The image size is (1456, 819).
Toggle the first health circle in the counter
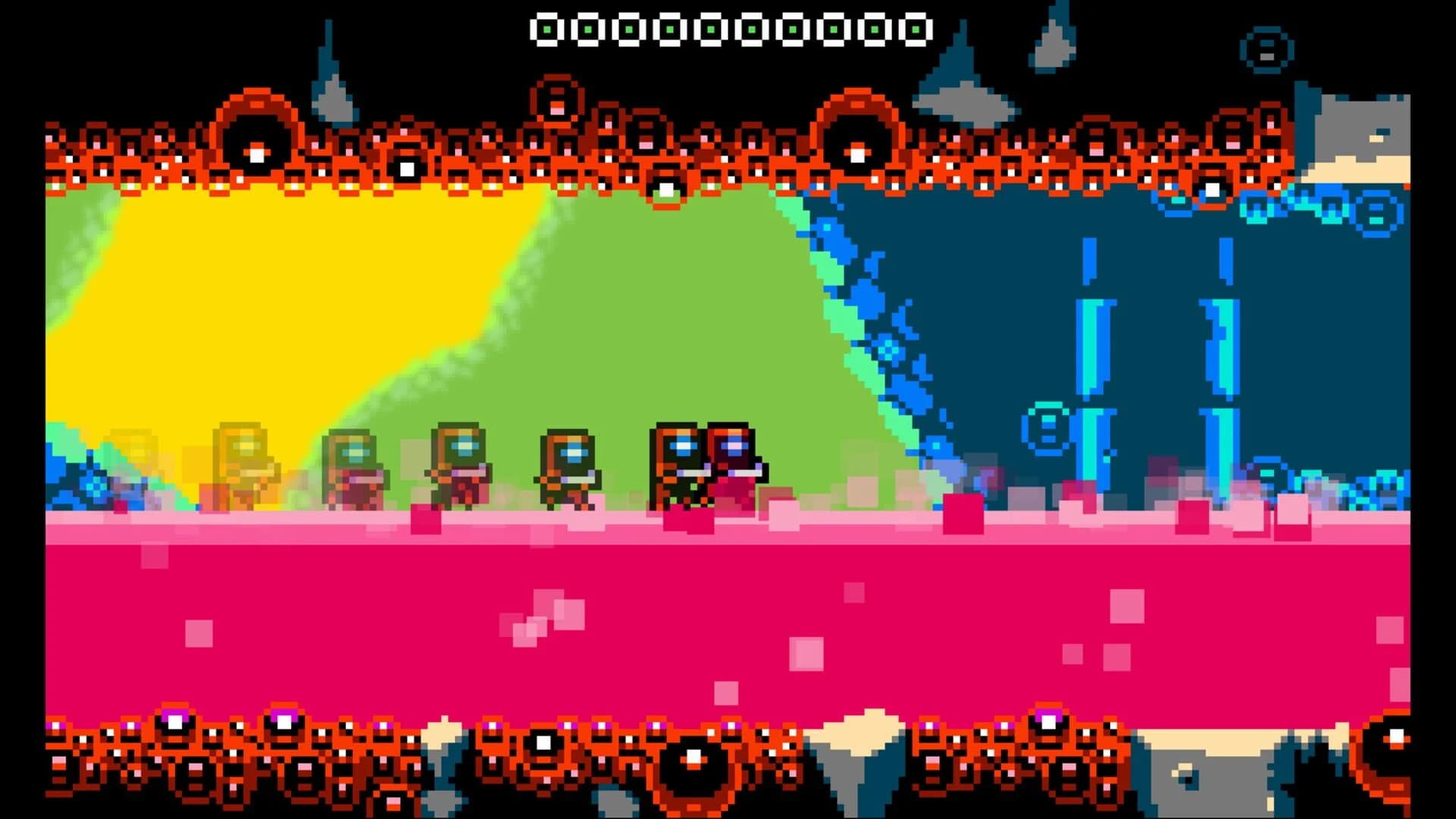548,28
